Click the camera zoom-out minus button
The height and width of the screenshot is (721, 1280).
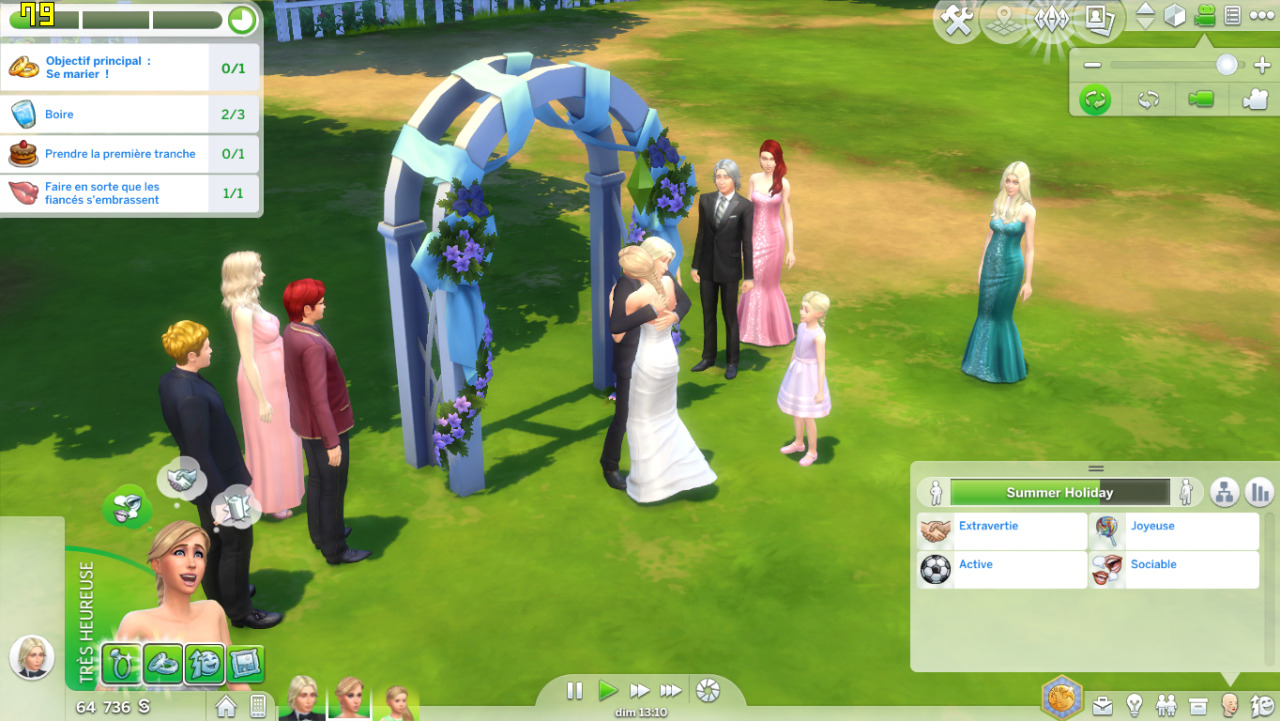(x=1092, y=65)
